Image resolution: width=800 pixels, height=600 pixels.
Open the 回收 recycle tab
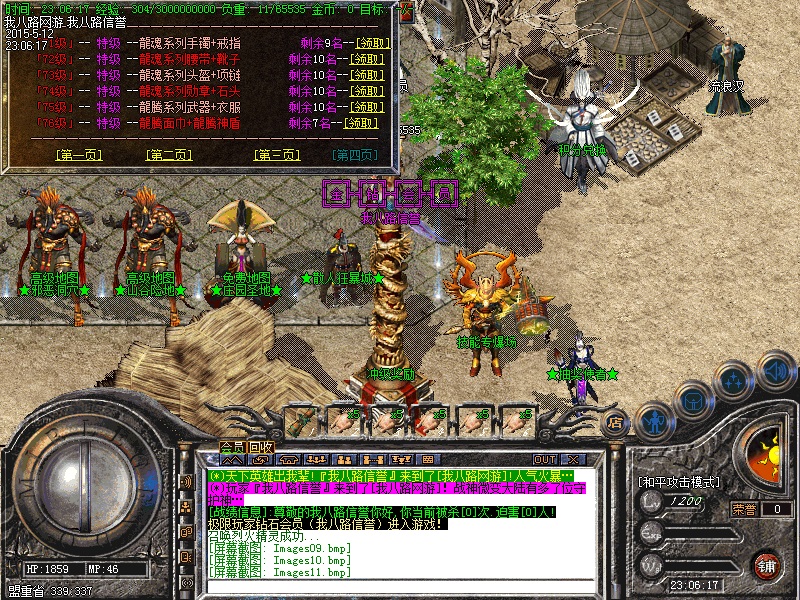[262, 447]
